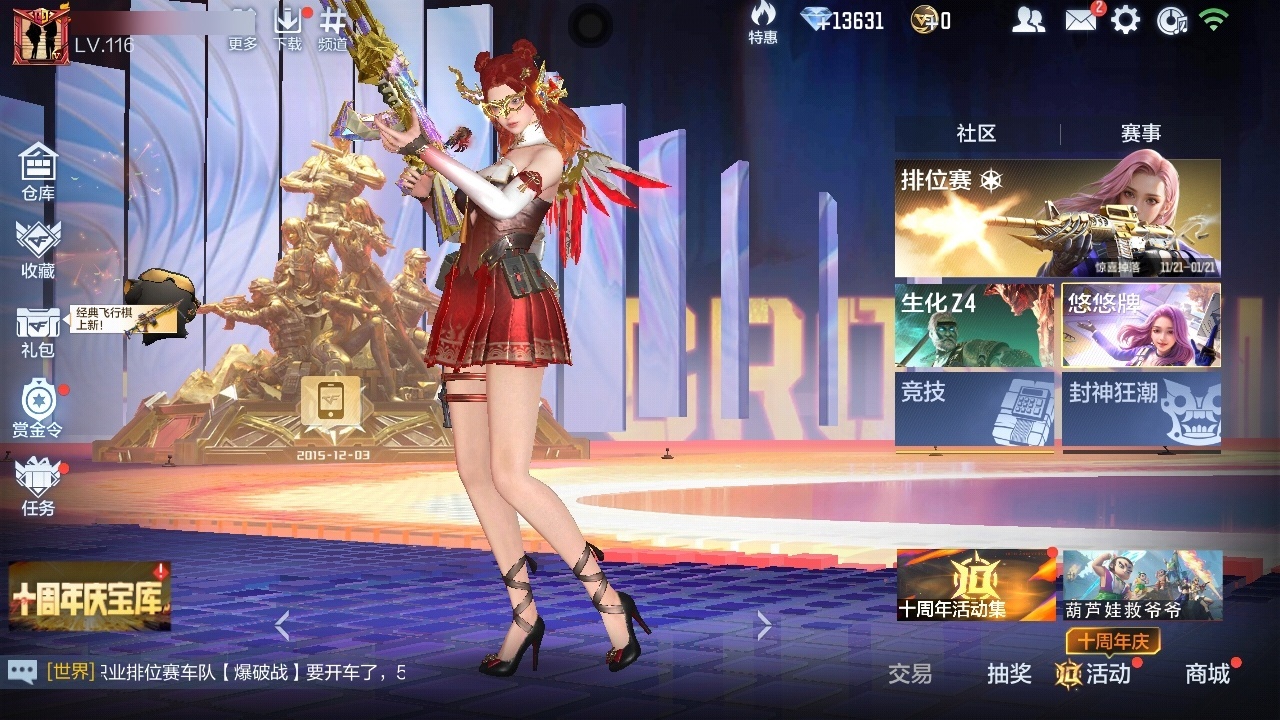Switch to the 赛事 tournaments tab
Viewport: 1280px width, 720px height.
tap(1140, 134)
